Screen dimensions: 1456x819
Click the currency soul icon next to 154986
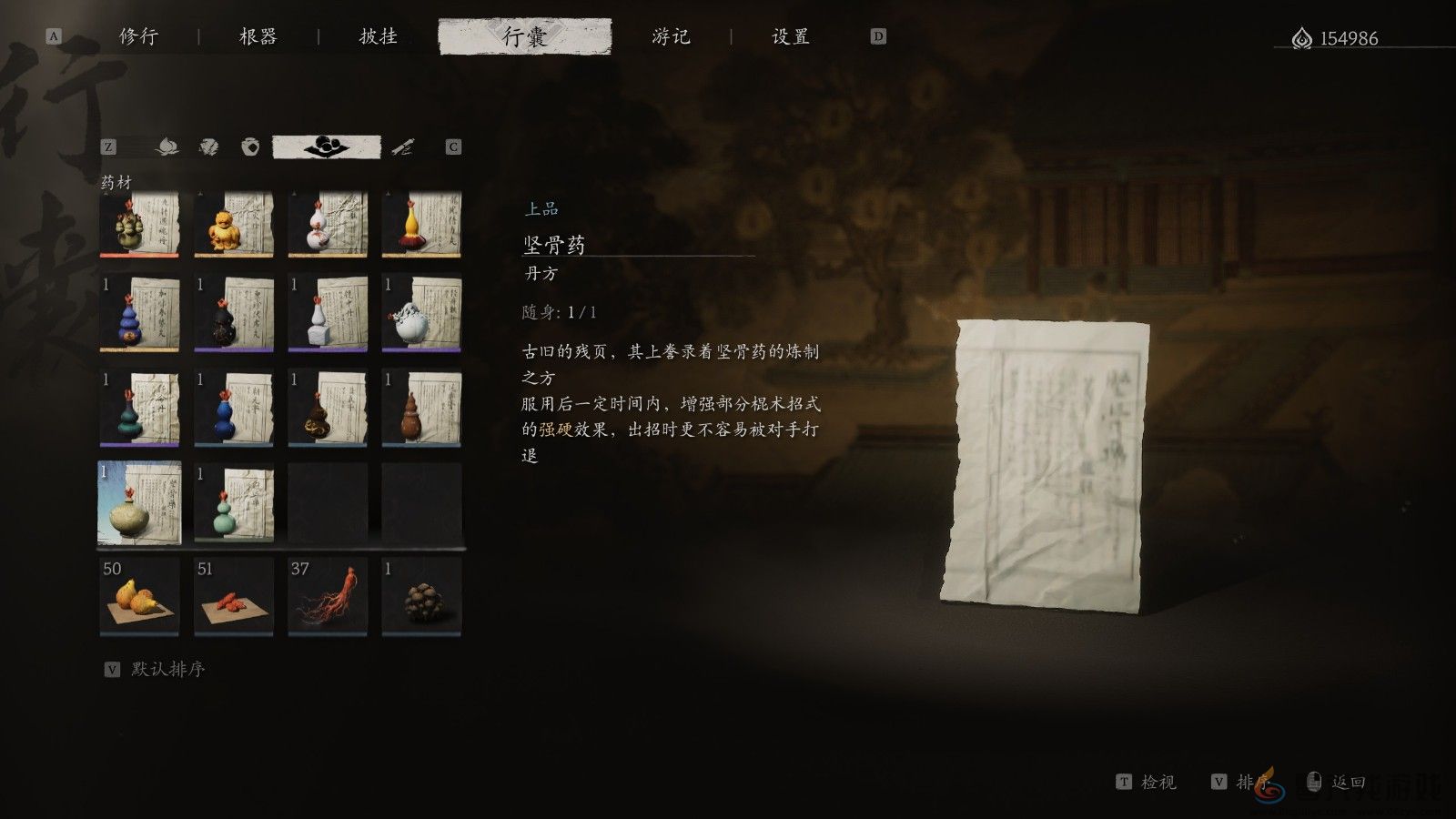point(1300,38)
